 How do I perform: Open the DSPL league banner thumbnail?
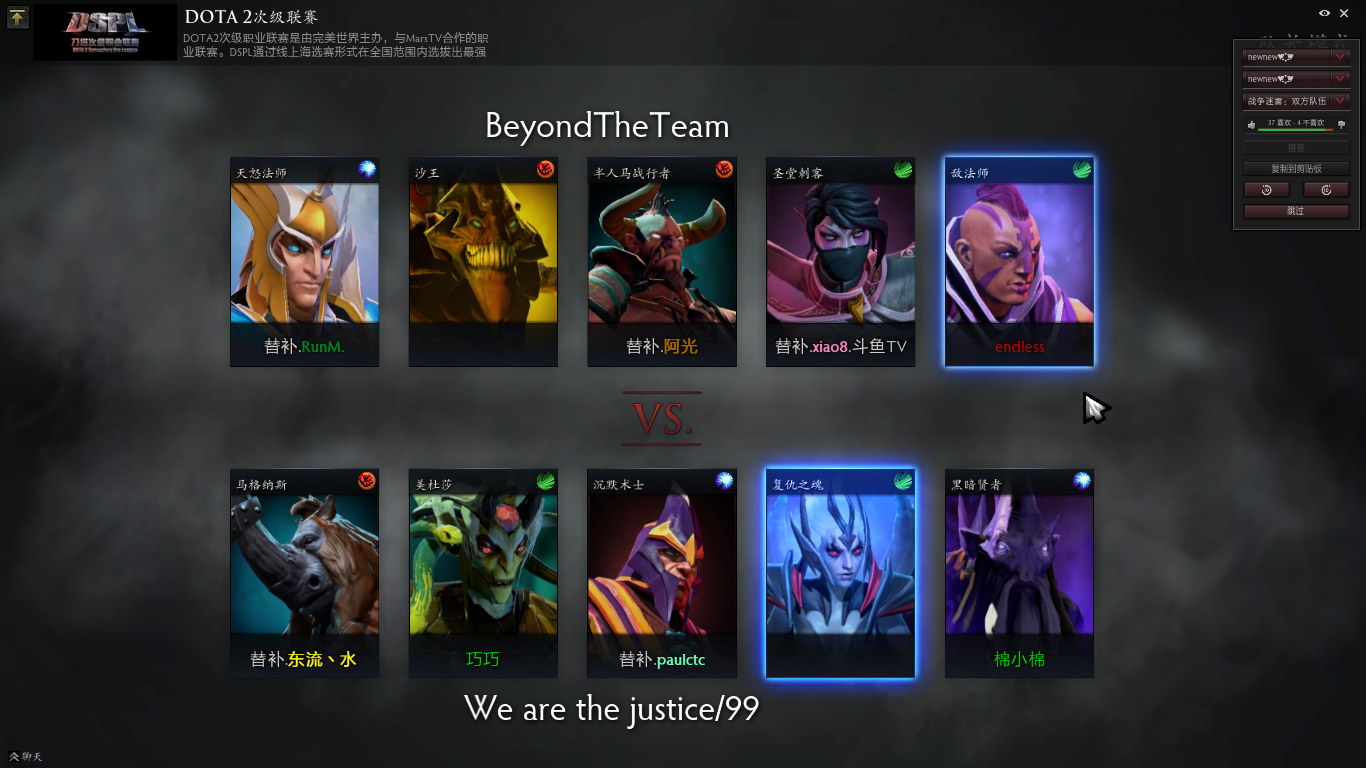click(105, 32)
